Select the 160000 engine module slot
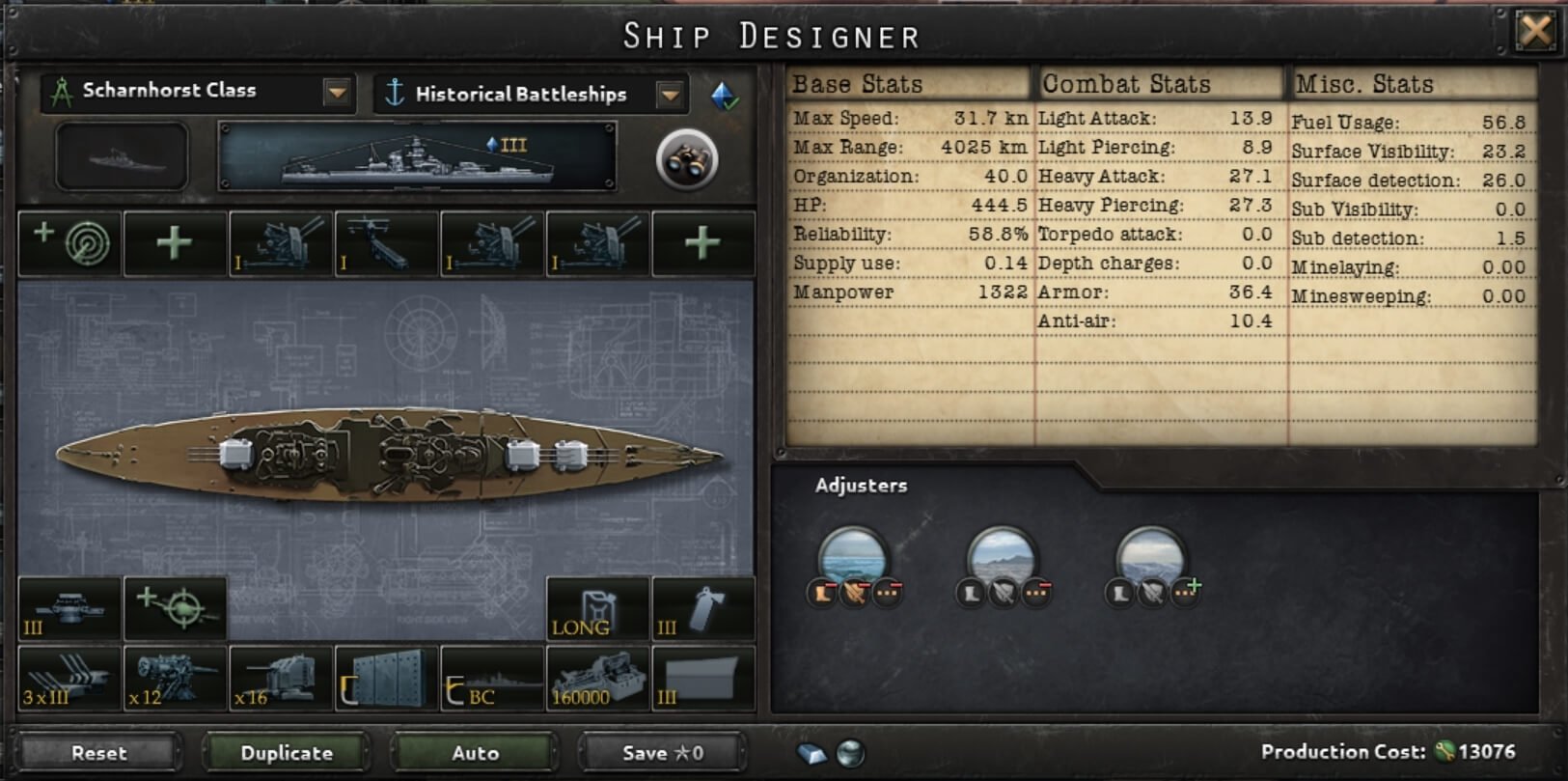Viewport: 1568px width, 781px height. (597, 679)
